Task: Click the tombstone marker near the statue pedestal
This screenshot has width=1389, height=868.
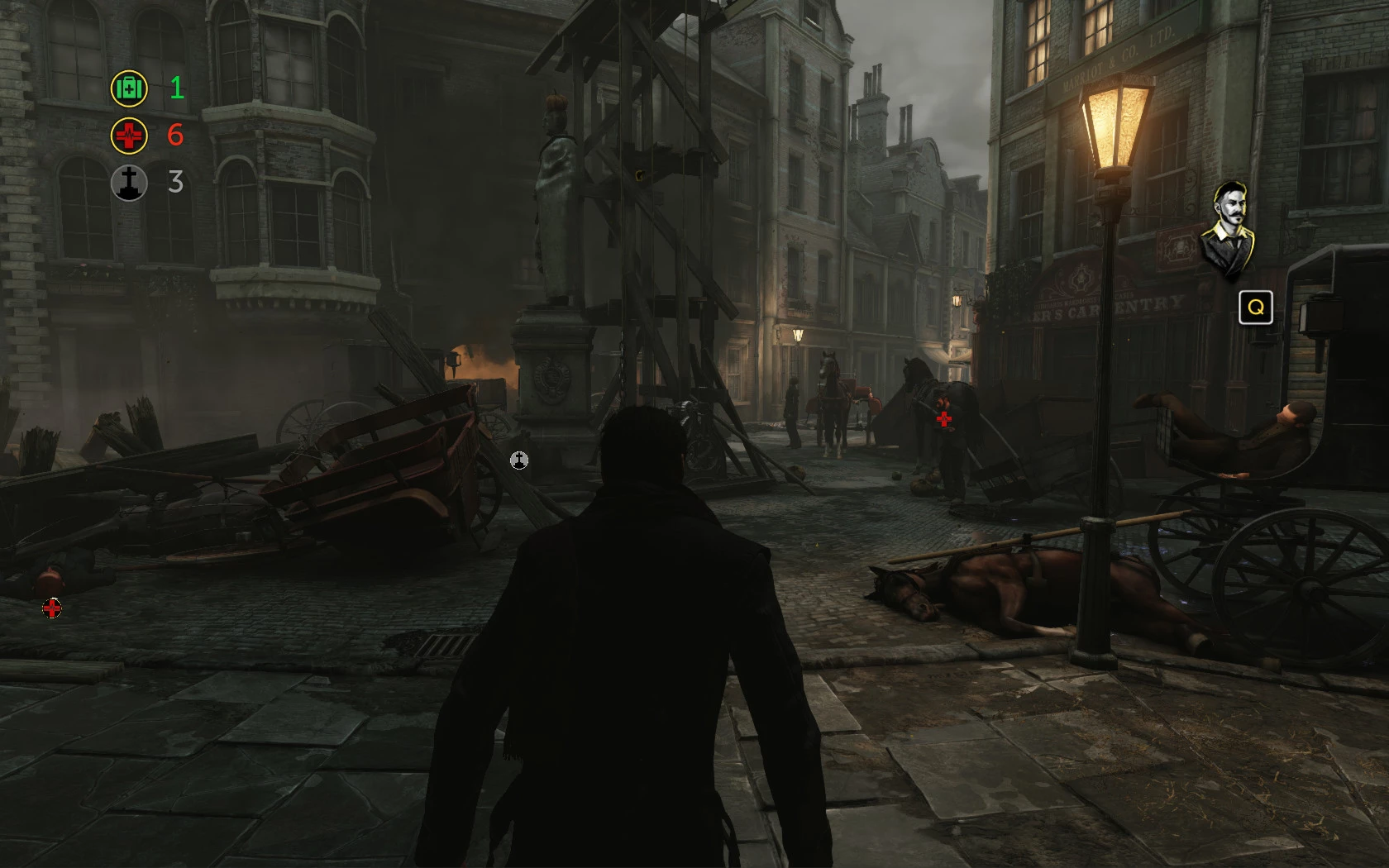Action: point(519,460)
